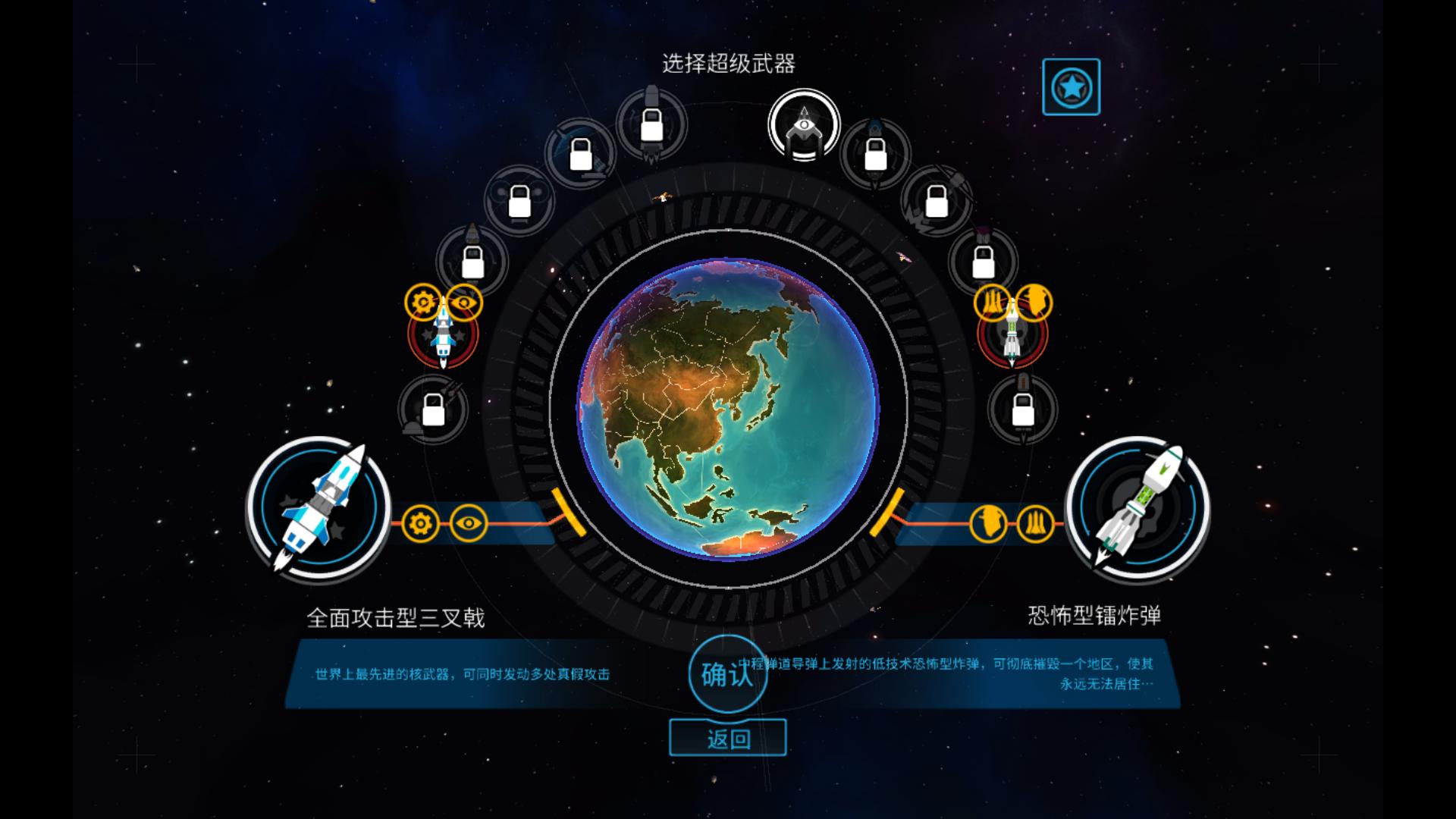1456x819 pixels.
Task: Click the 返回 return button
Action: tap(727, 736)
